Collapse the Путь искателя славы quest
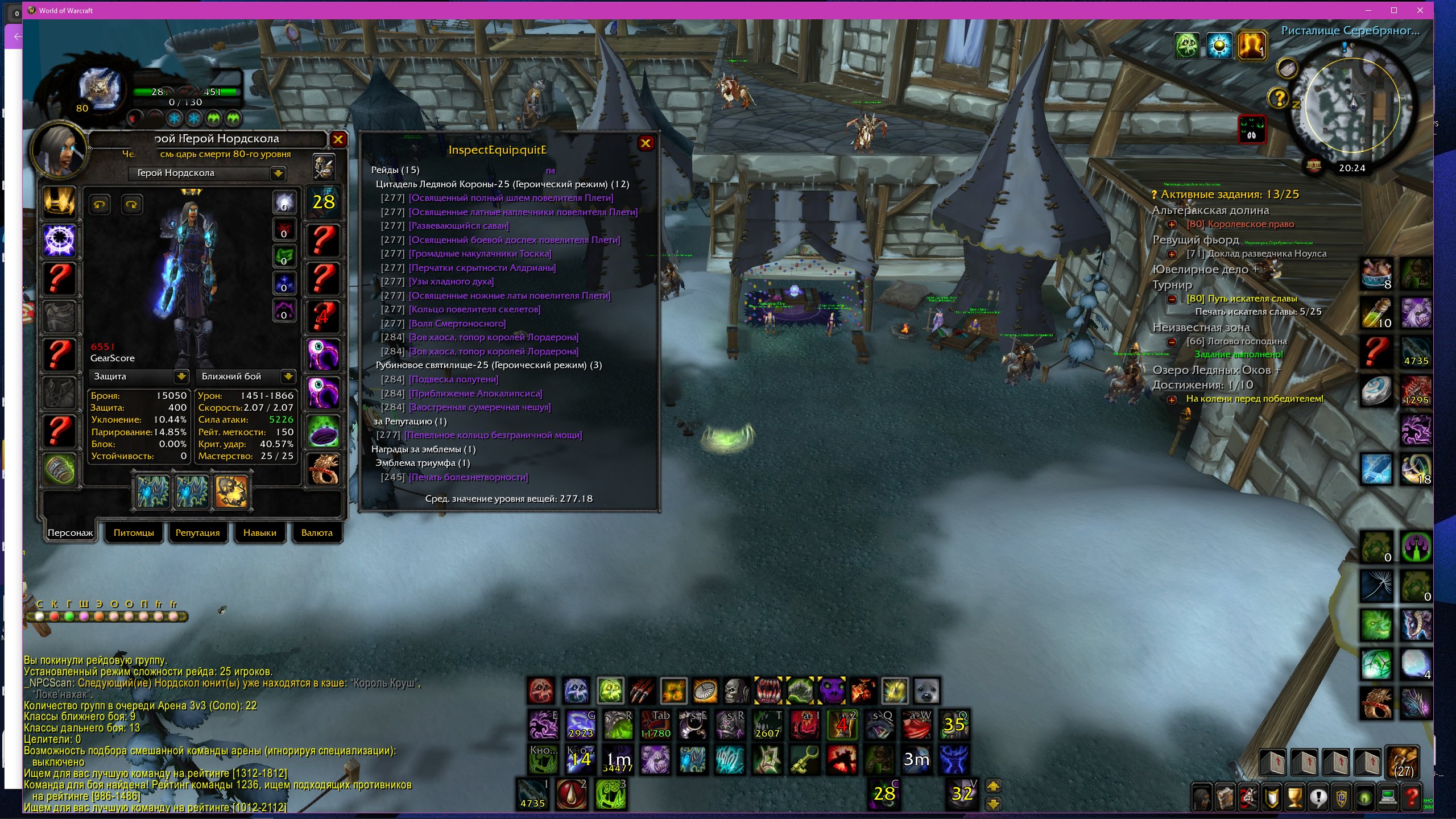 coord(1172,299)
